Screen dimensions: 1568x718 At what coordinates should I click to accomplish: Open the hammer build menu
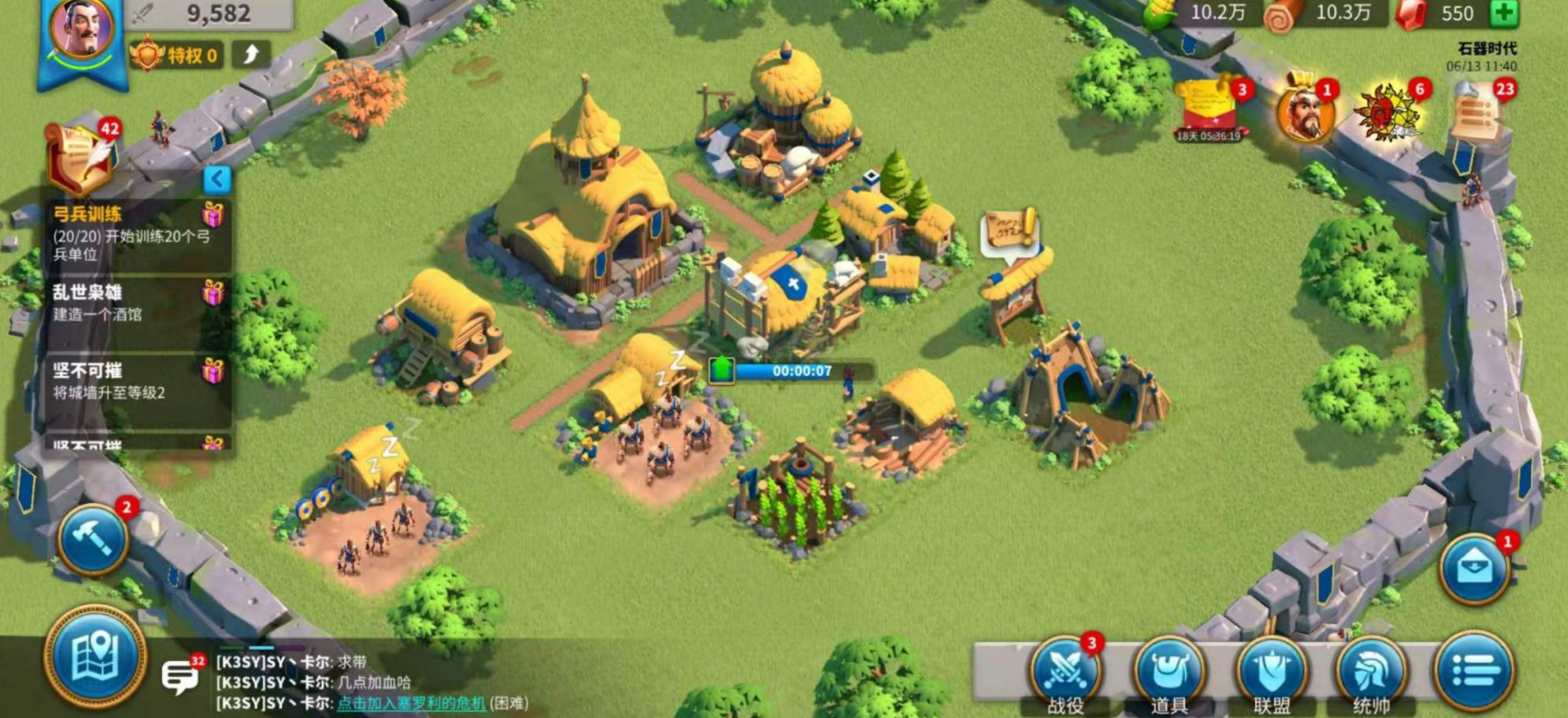(93, 538)
